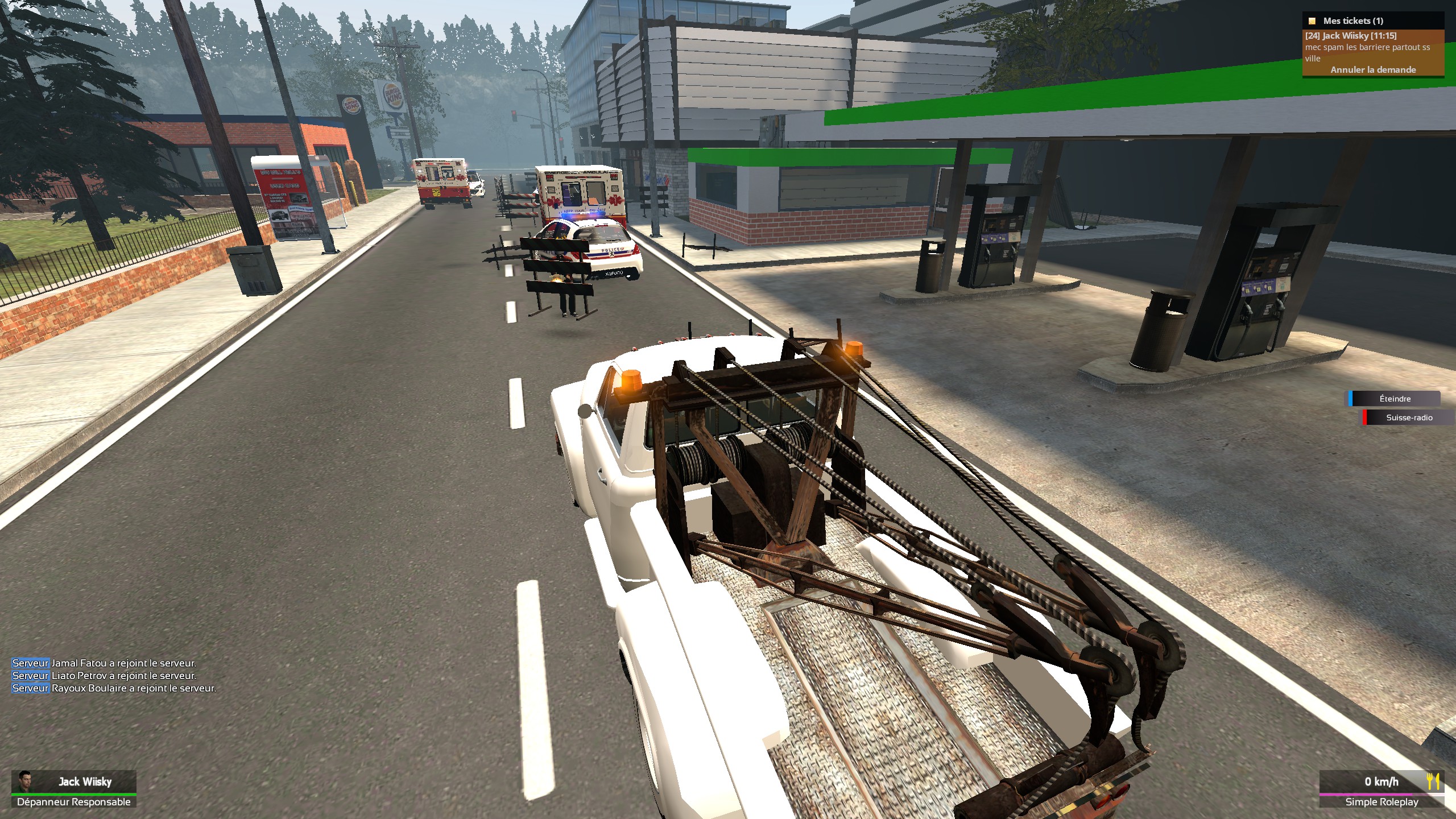
Task: Click the Mes tickets panel header
Action: click(x=1352, y=21)
